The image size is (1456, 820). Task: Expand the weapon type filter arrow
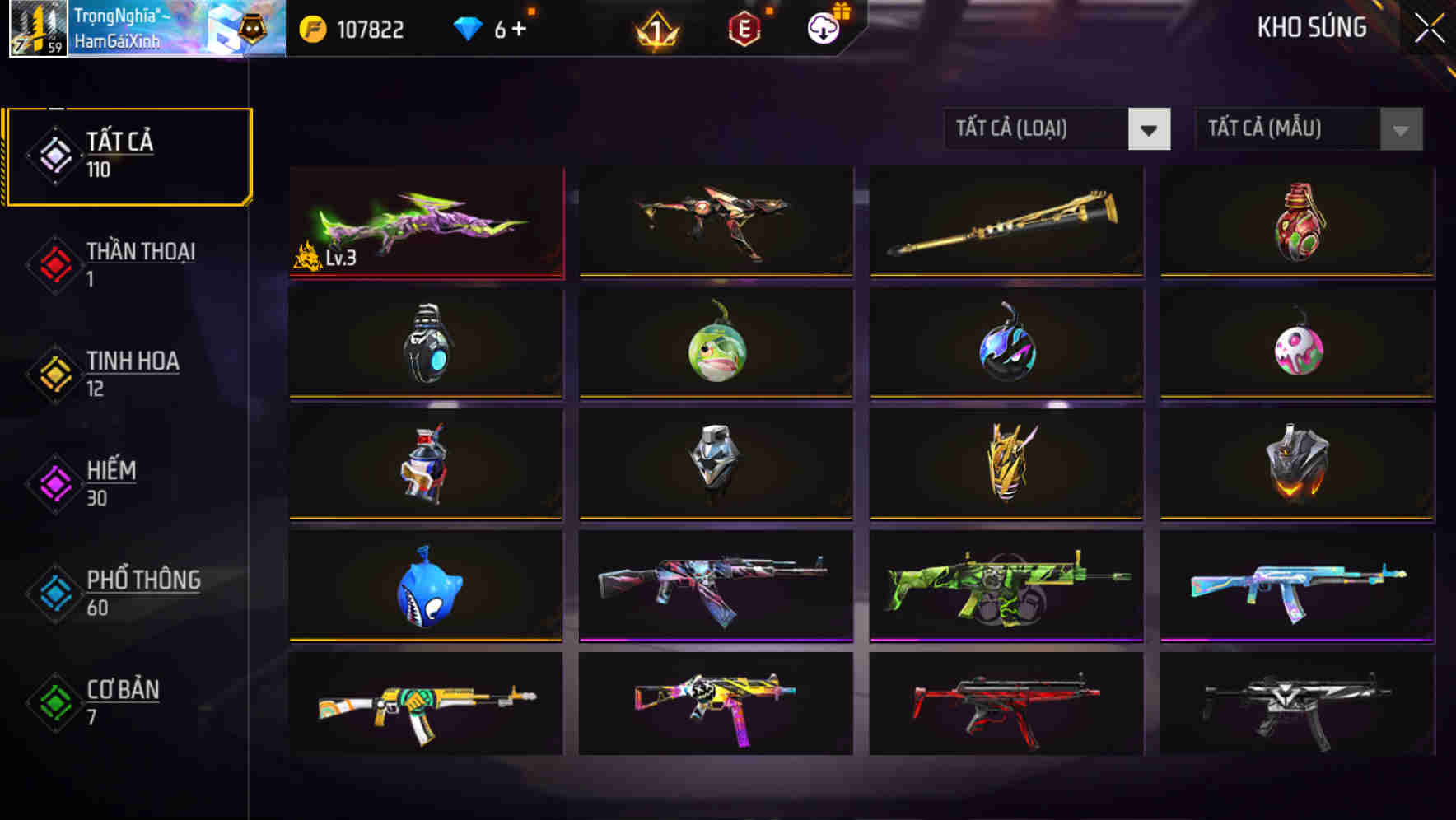click(1150, 130)
